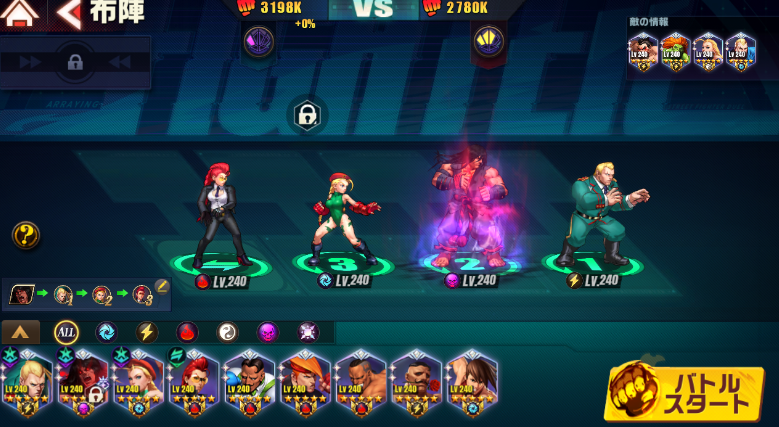The width and height of the screenshot is (779, 427).
Task: Go back using the red arrow beside 布陣
Action: [x=69, y=13]
